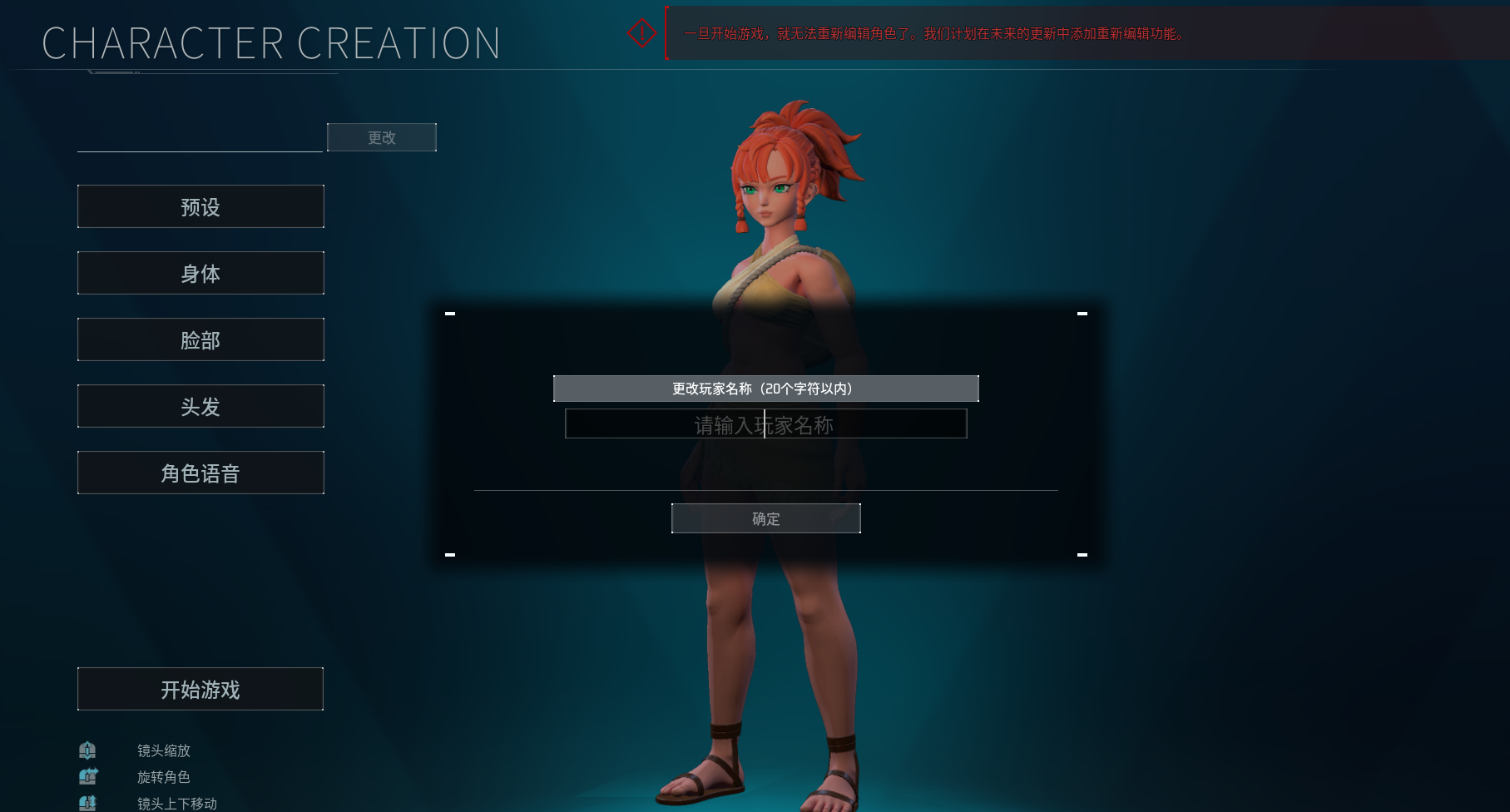Open the 脸部 face options

pyautogui.click(x=201, y=339)
